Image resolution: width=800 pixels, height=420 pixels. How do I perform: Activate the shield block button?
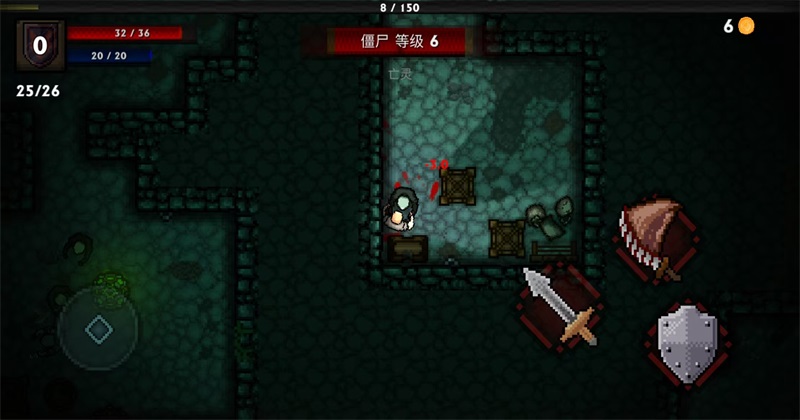pos(689,345)
